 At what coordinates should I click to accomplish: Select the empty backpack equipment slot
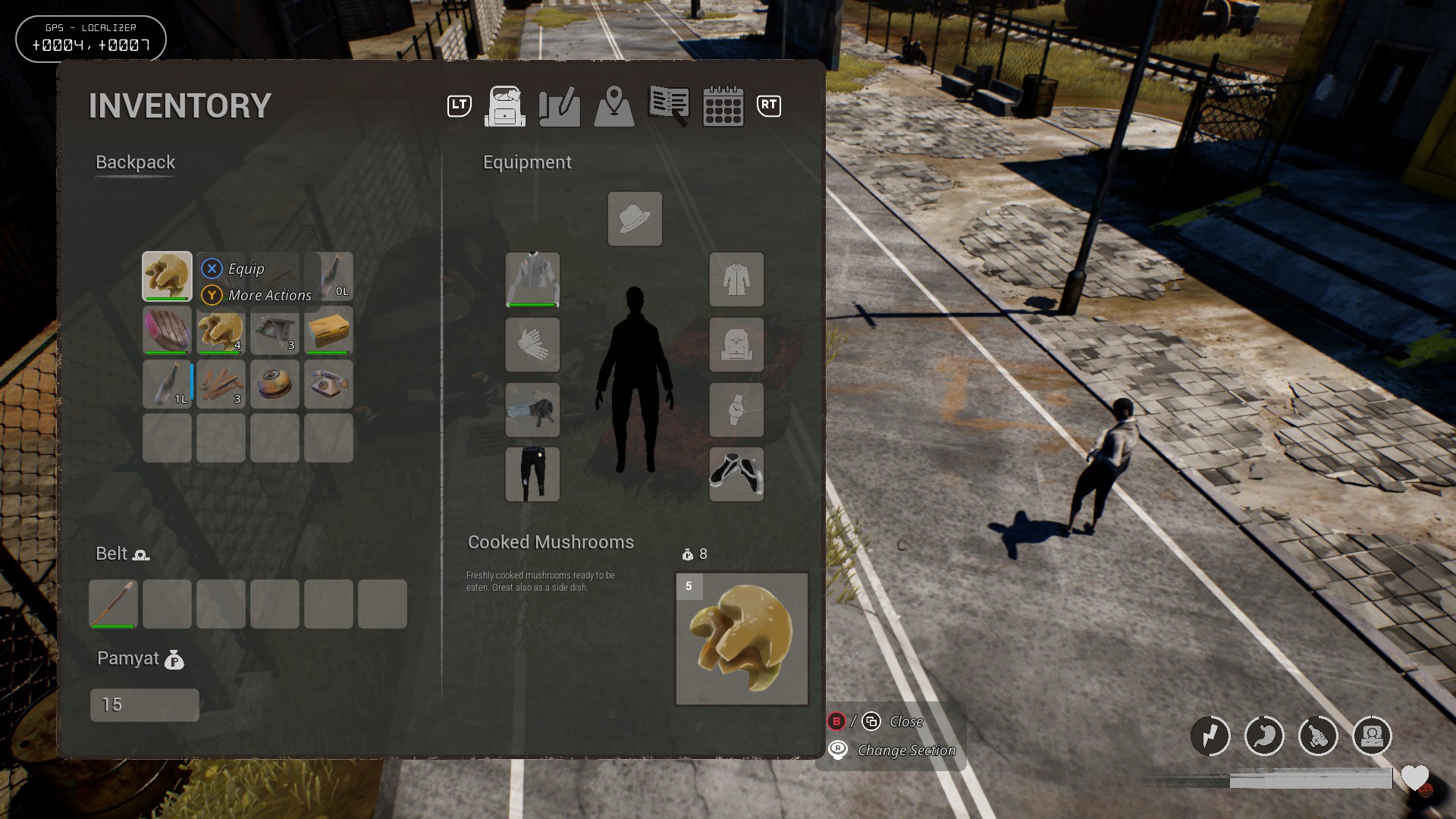[736, 345]
